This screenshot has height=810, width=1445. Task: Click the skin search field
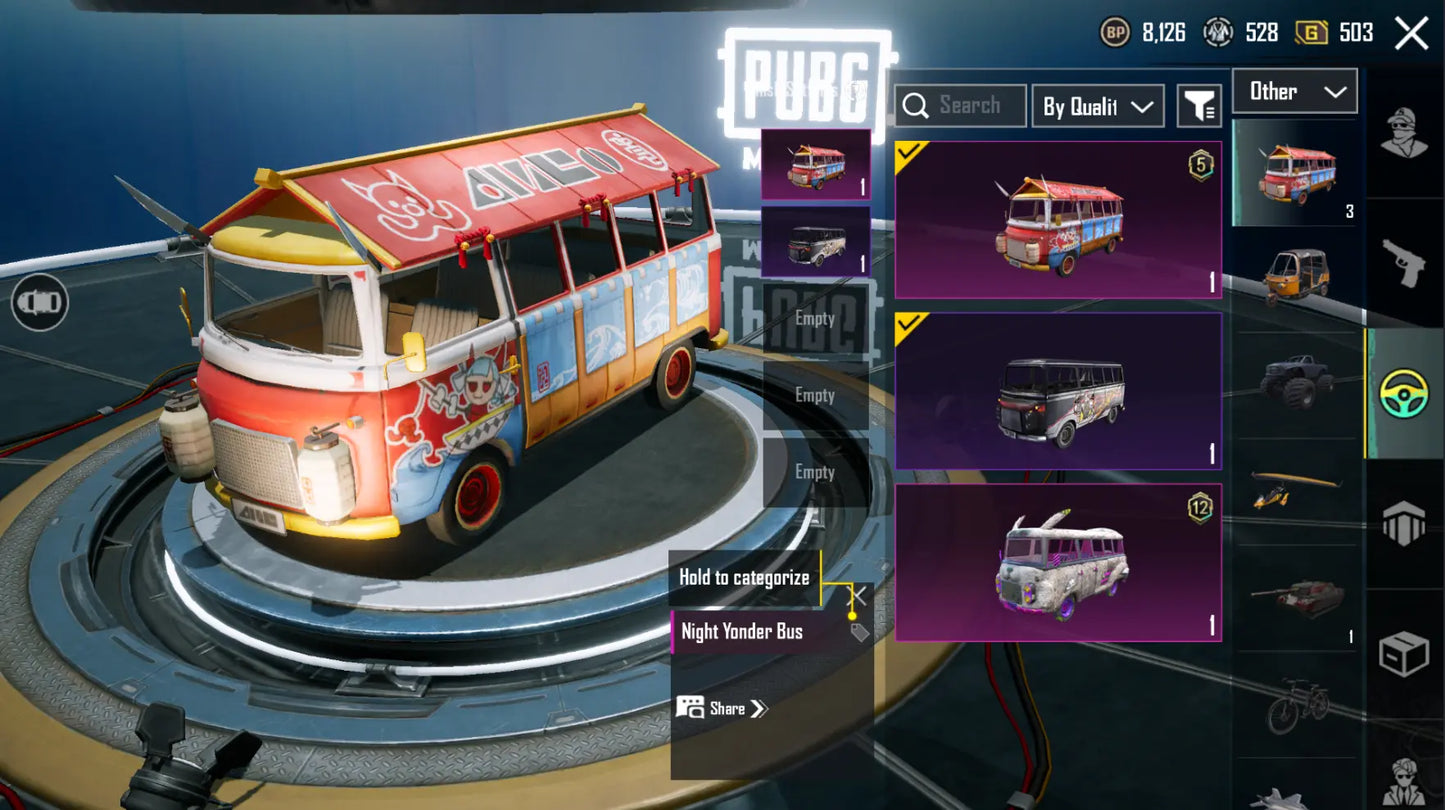point(960,106)
